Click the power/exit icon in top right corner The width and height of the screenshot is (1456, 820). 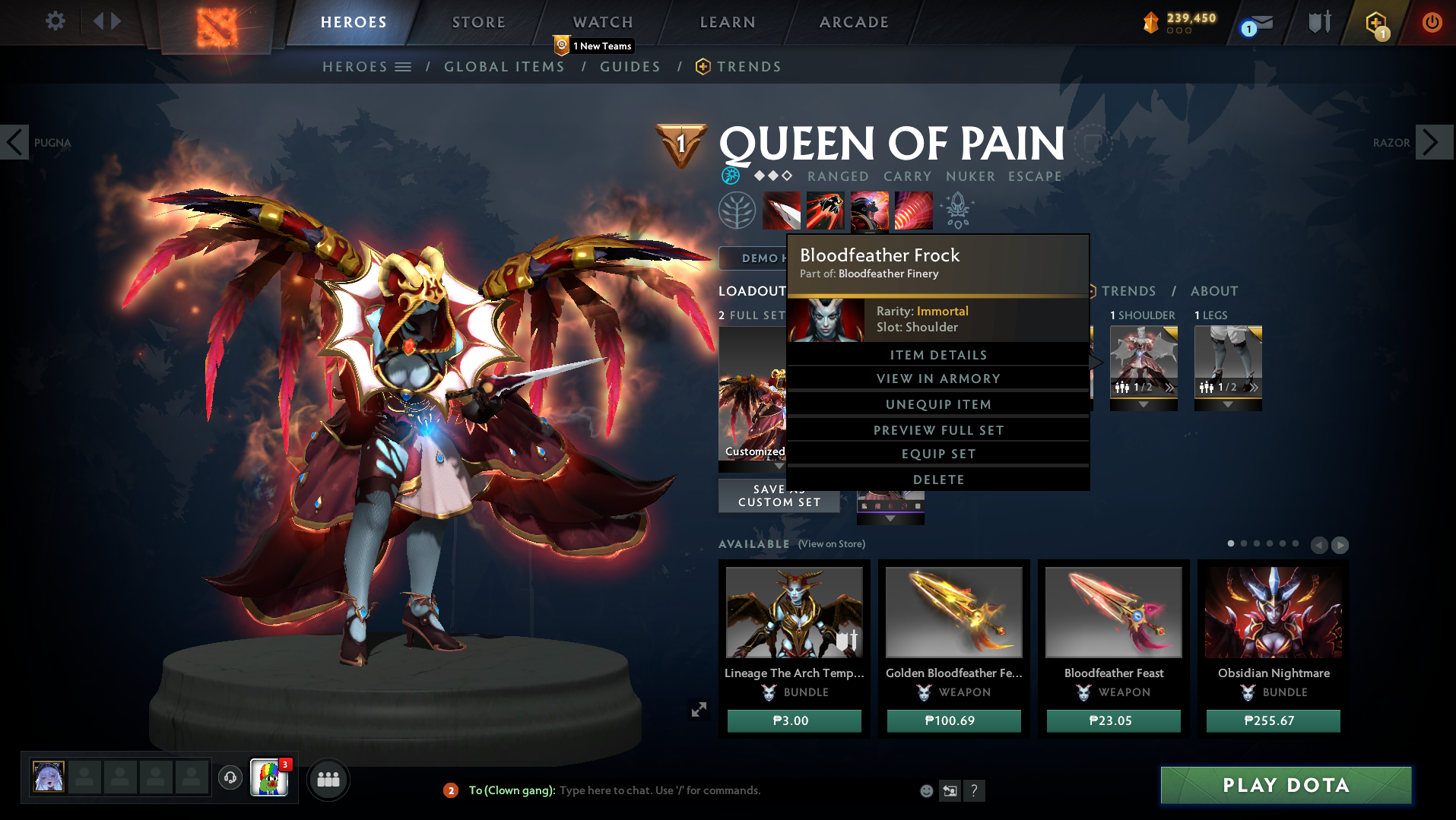coord(1432,23)
